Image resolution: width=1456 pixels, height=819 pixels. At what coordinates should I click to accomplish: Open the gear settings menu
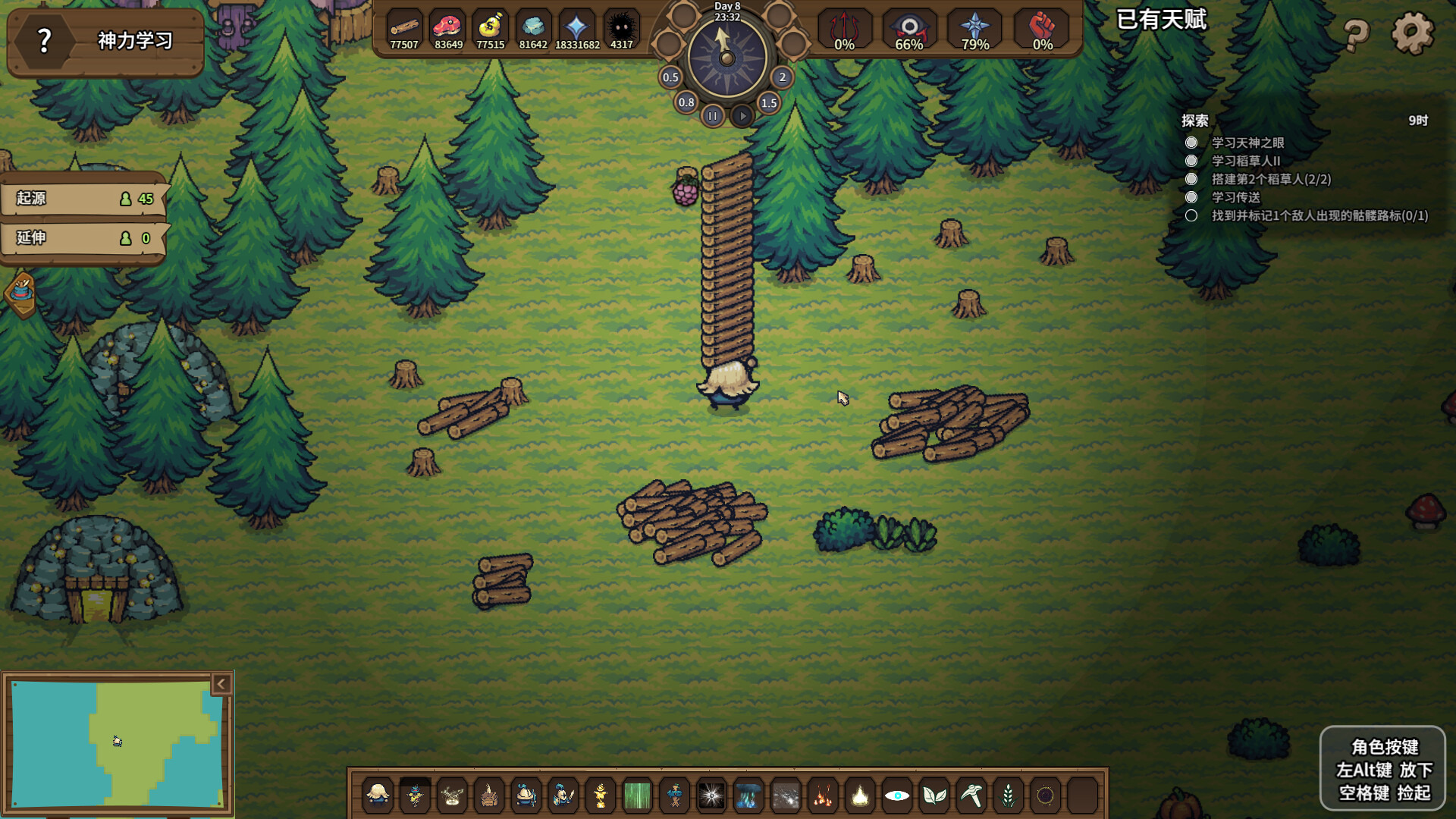[1412, 33]
